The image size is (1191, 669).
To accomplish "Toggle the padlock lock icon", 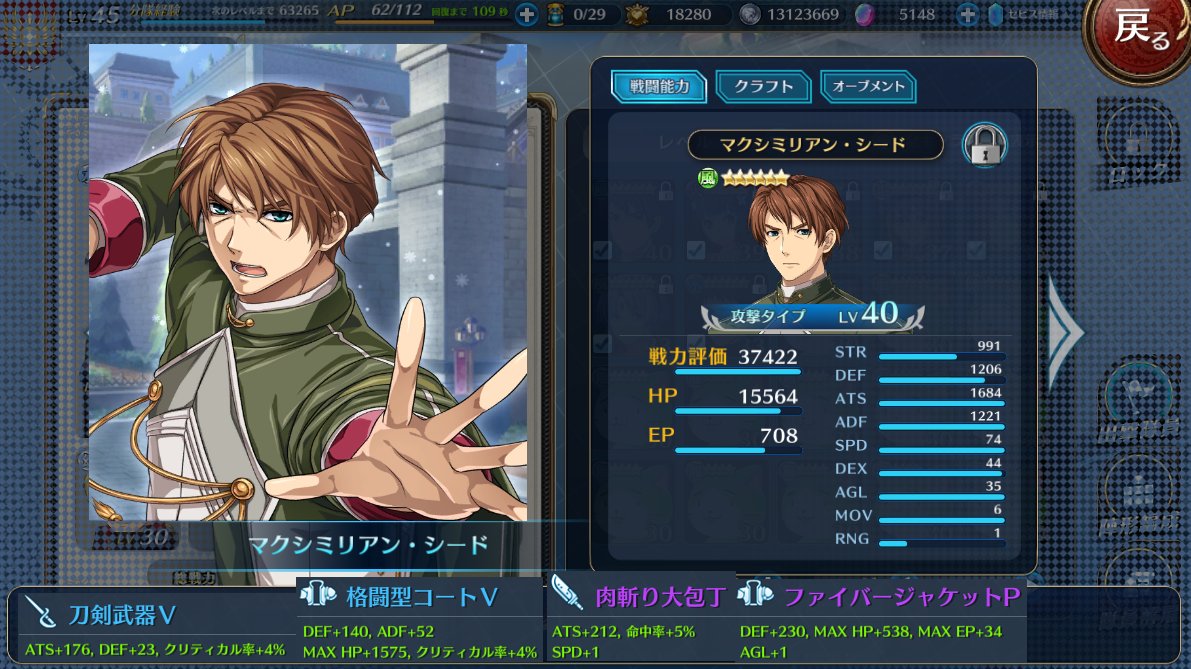I will pyautogui.click(x=984, y=145).
